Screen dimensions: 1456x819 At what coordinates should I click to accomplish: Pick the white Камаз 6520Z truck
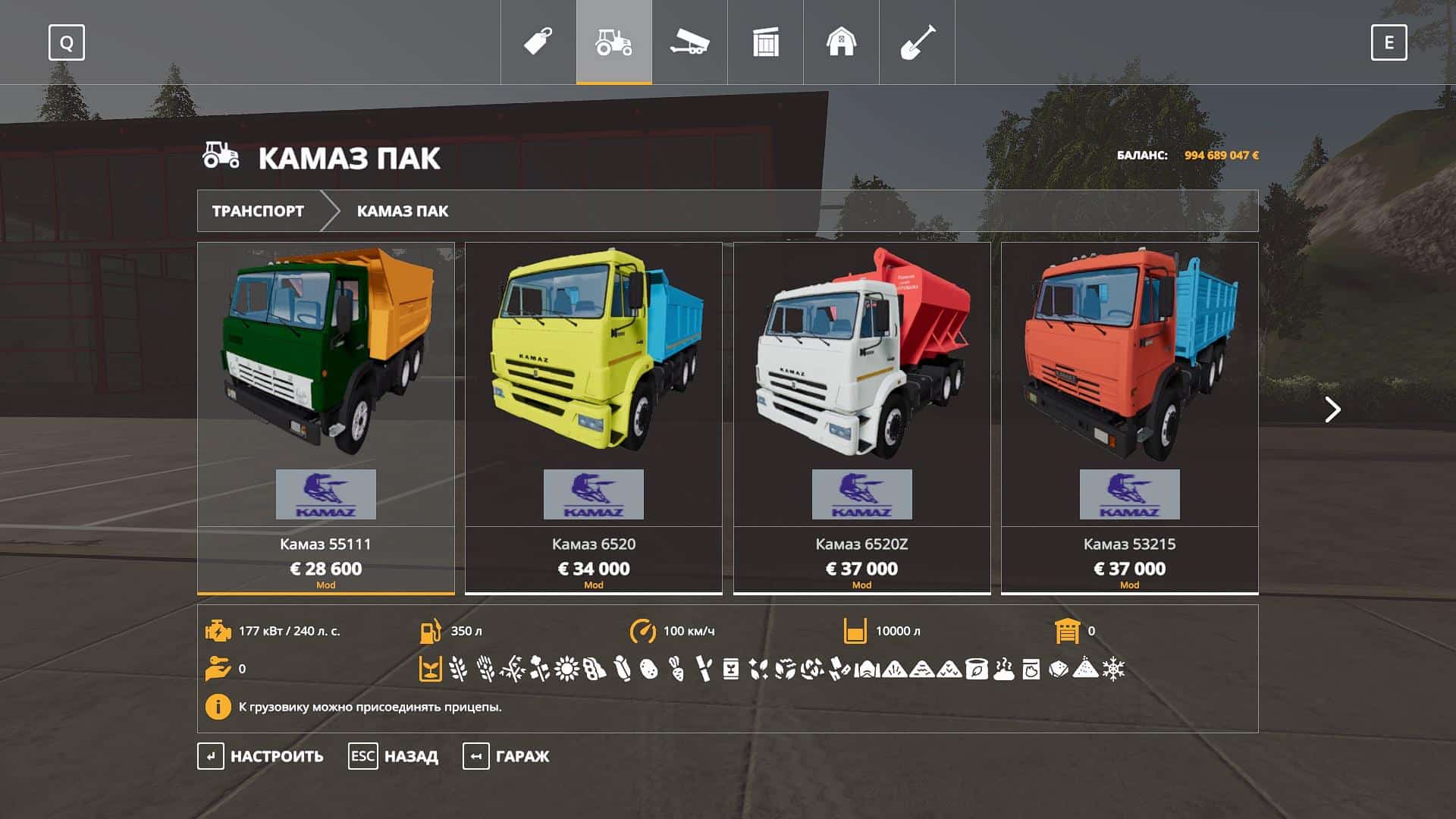pos(861,417)
